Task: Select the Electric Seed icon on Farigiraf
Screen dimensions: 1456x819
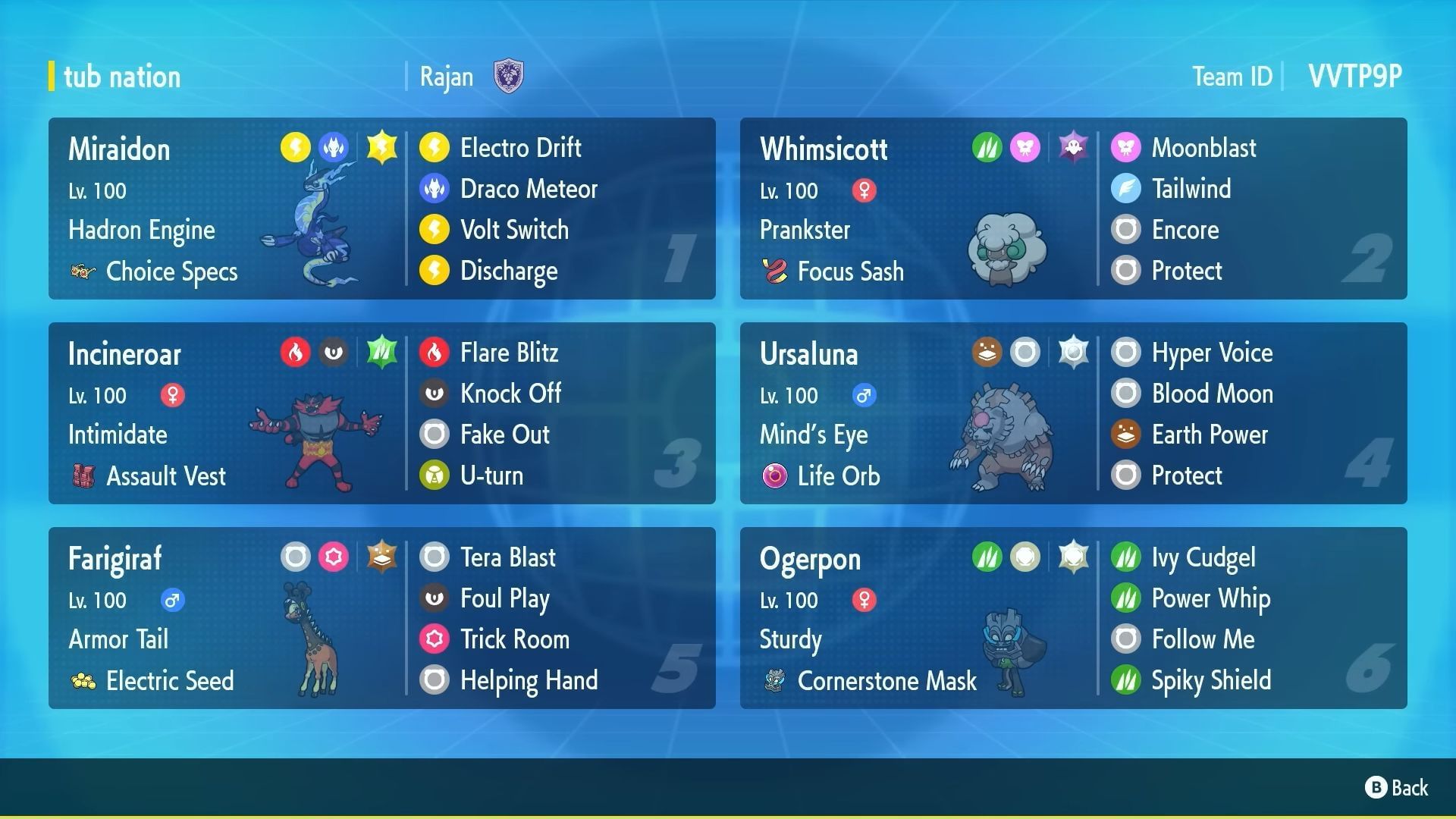Action: 83,680
